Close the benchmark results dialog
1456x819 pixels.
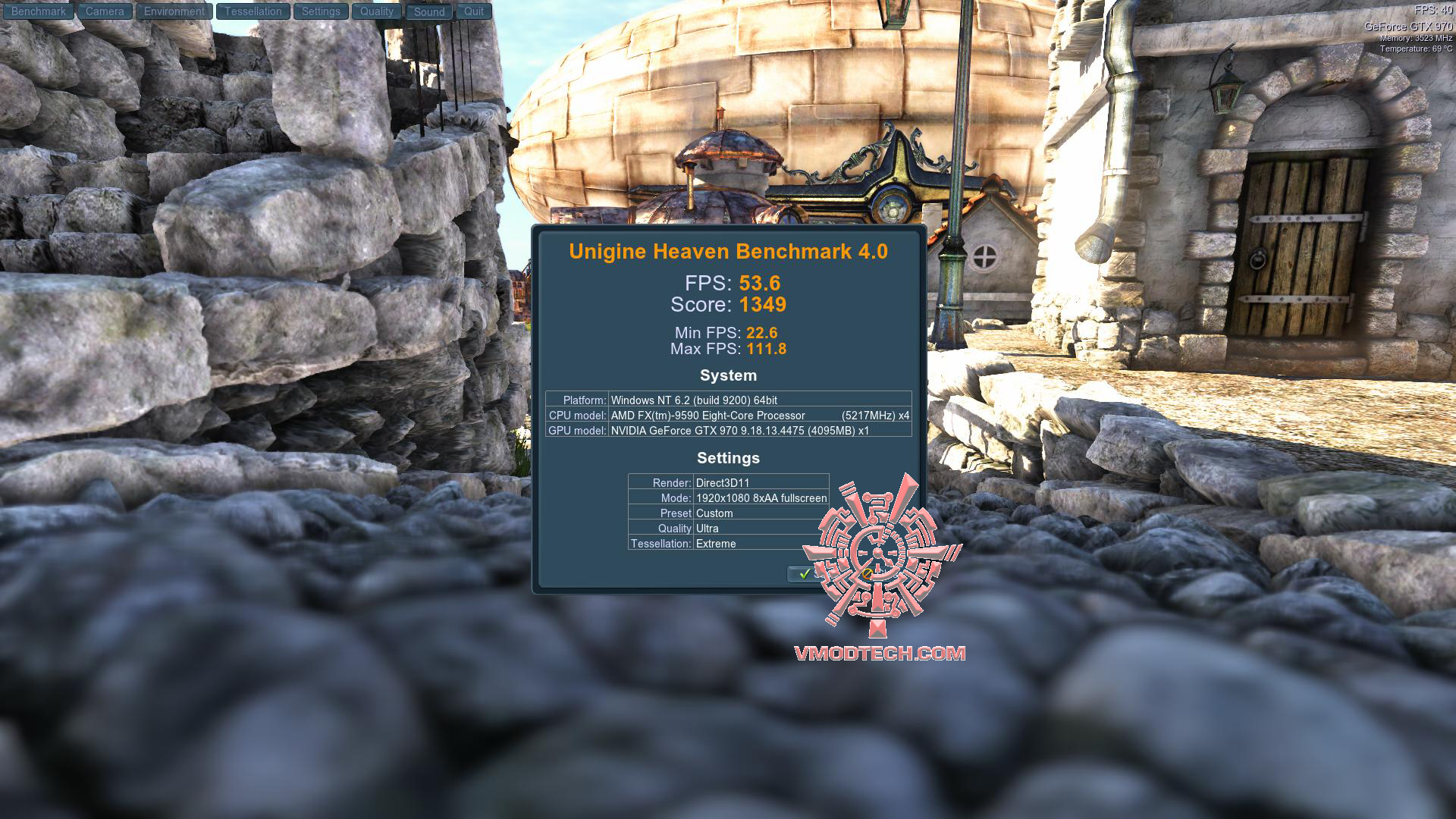coord(867,574)
